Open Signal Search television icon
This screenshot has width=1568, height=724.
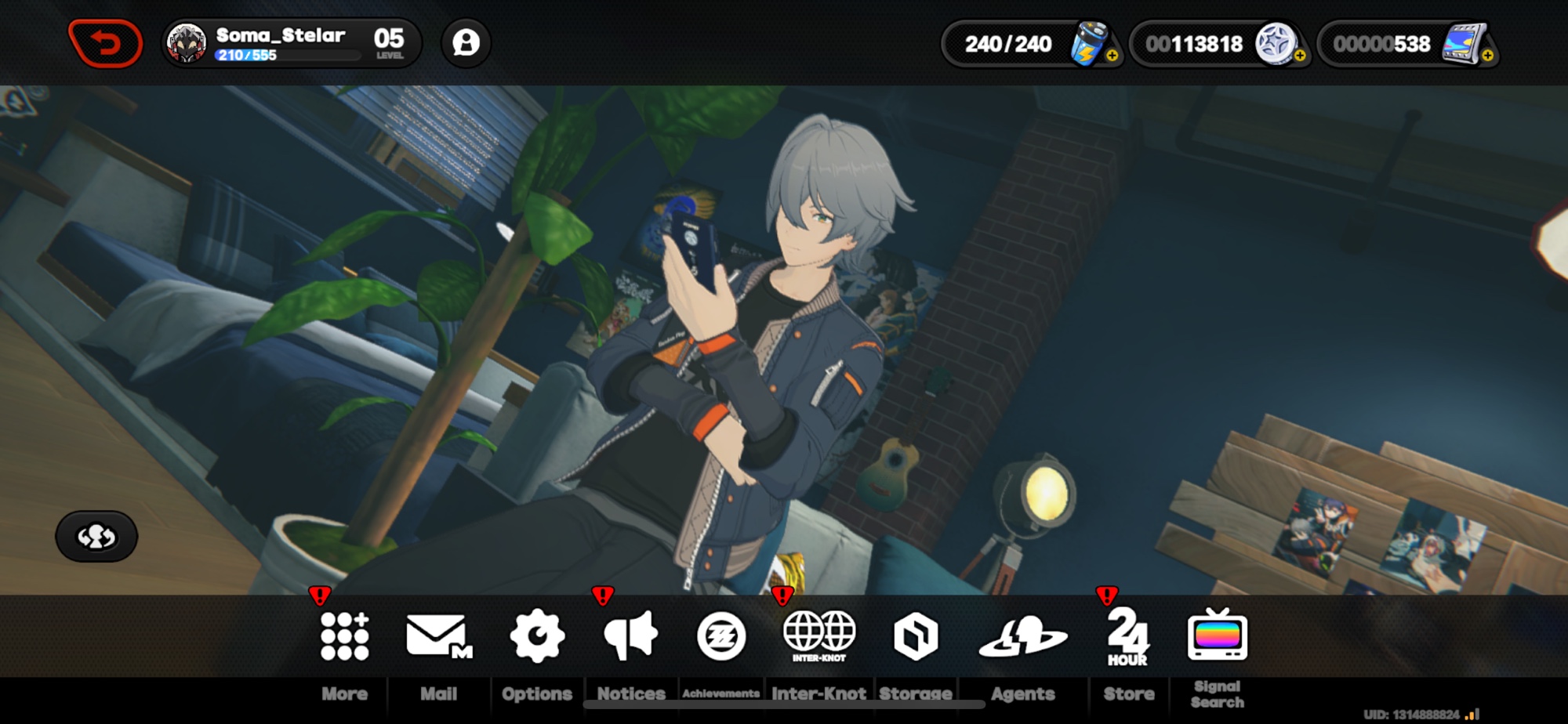click(1218, 635)
